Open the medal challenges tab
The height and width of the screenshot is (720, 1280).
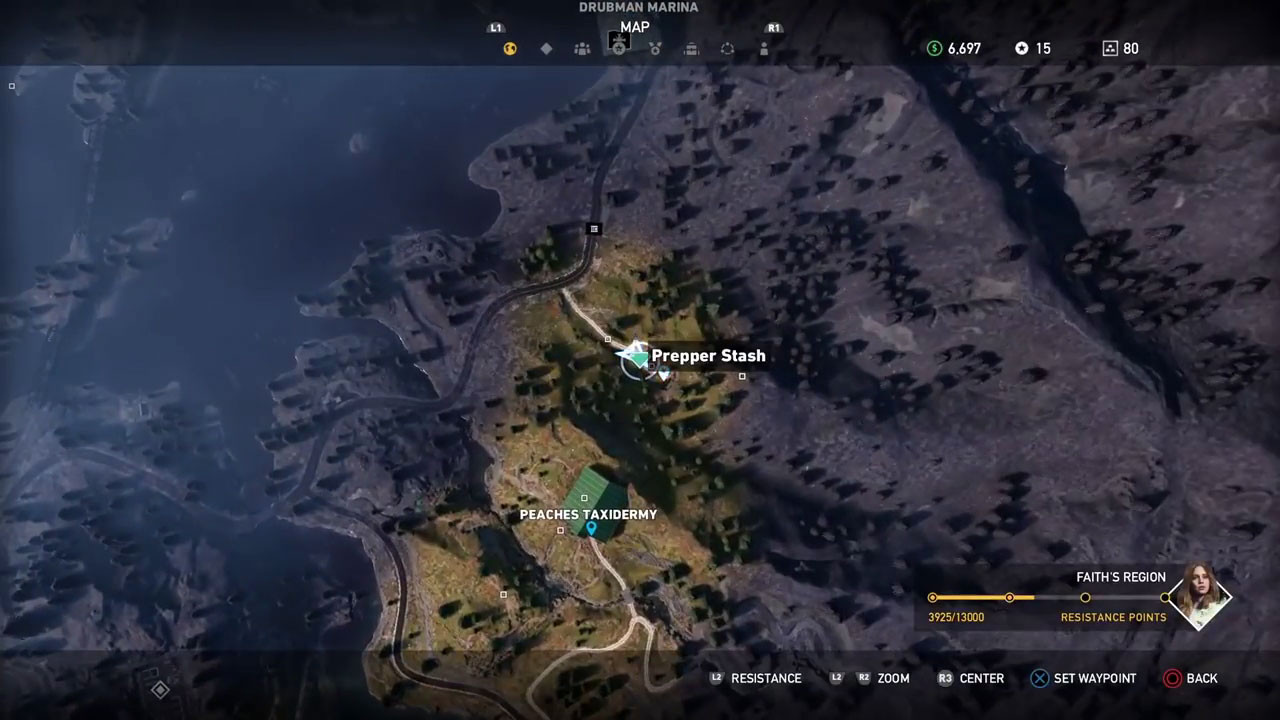tap(655, 48)
